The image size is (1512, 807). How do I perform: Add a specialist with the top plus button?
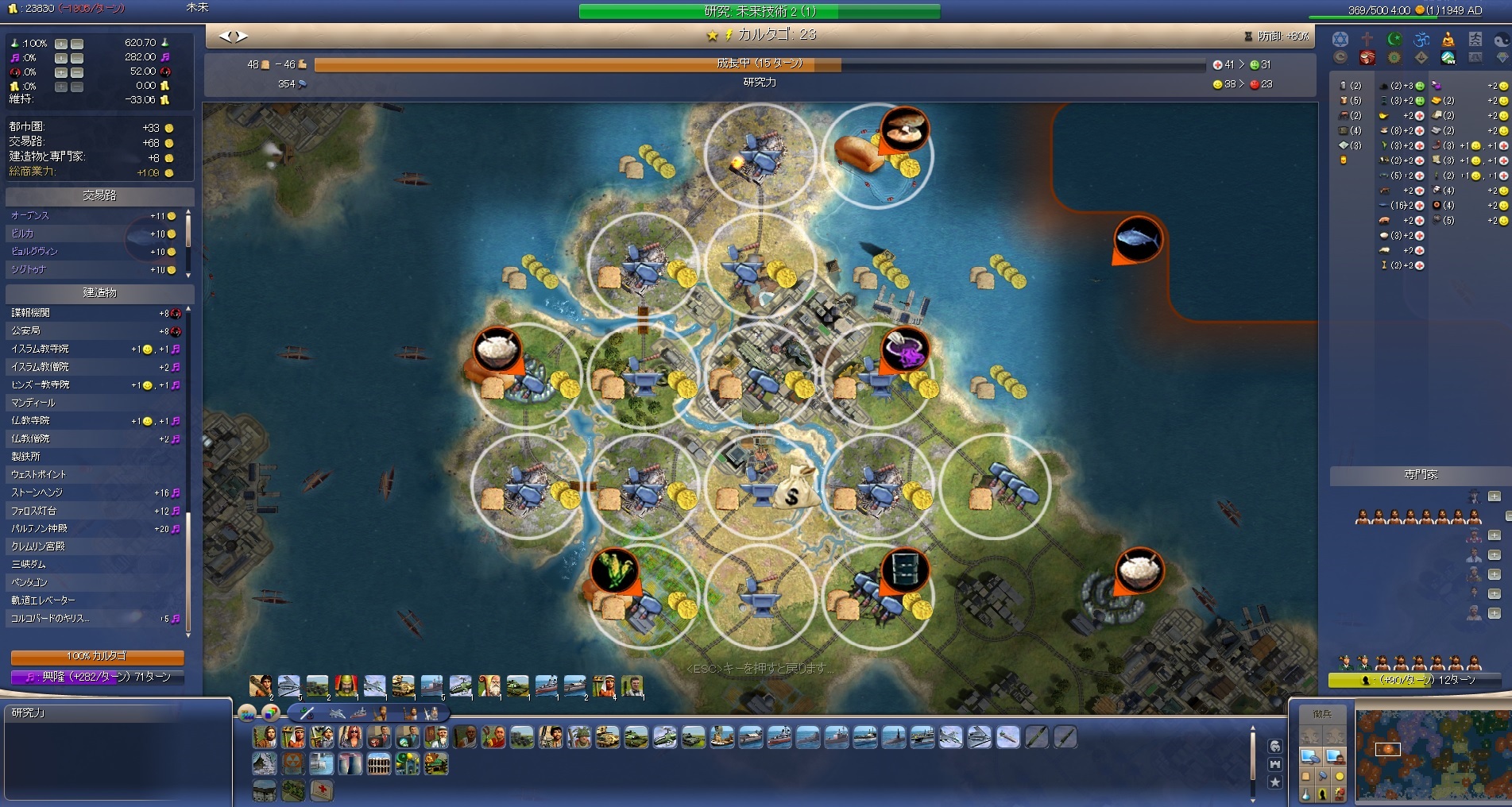click(1494, 496)
